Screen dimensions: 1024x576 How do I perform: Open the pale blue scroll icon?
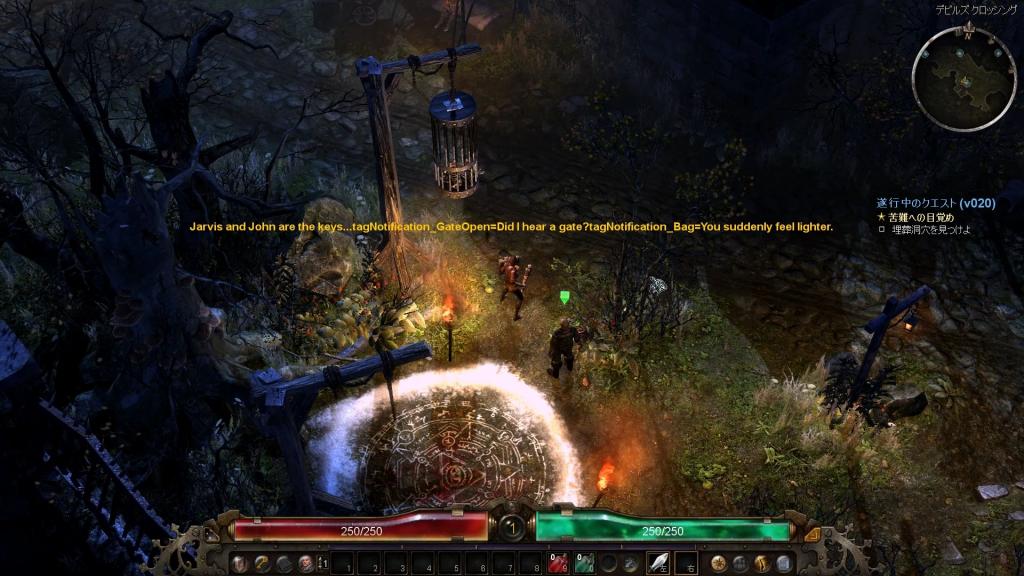(784, 563)
